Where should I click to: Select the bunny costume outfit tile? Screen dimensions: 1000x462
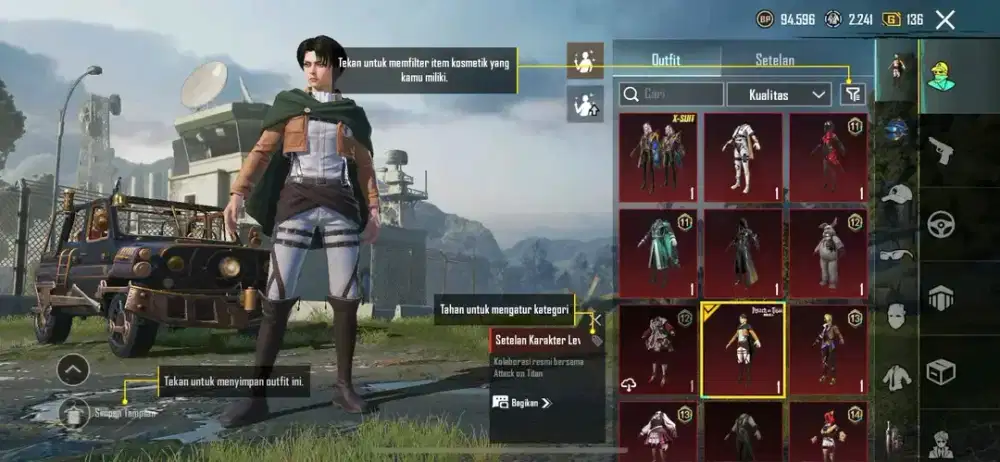coord(828,252)
